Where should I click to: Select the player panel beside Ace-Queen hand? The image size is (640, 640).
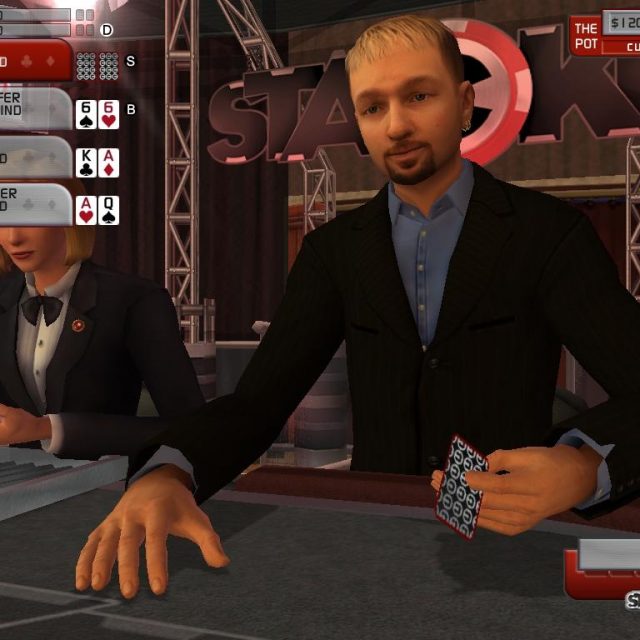click(34, 205)
